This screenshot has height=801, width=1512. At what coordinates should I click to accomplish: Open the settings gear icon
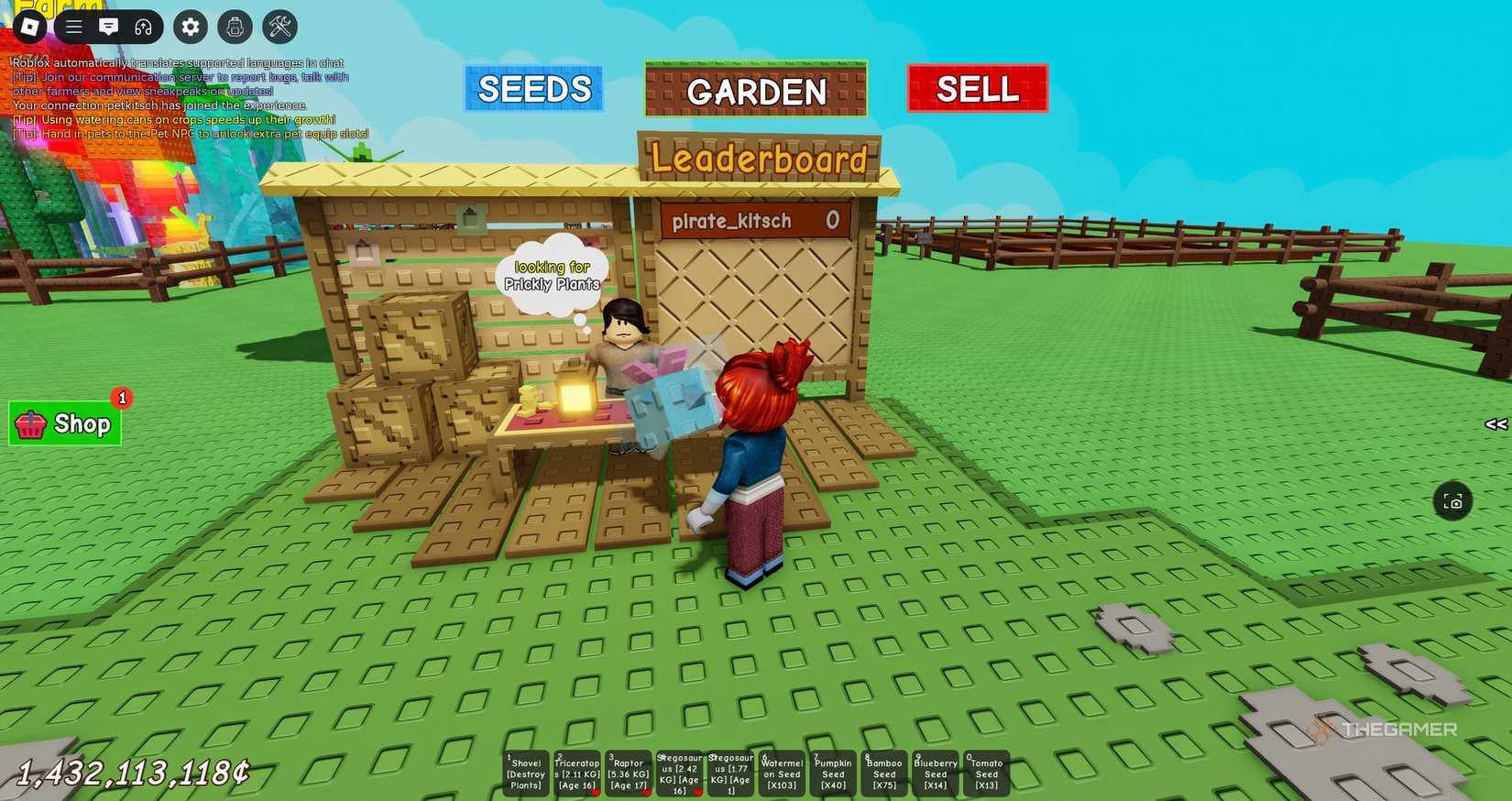tap(190, 27)
